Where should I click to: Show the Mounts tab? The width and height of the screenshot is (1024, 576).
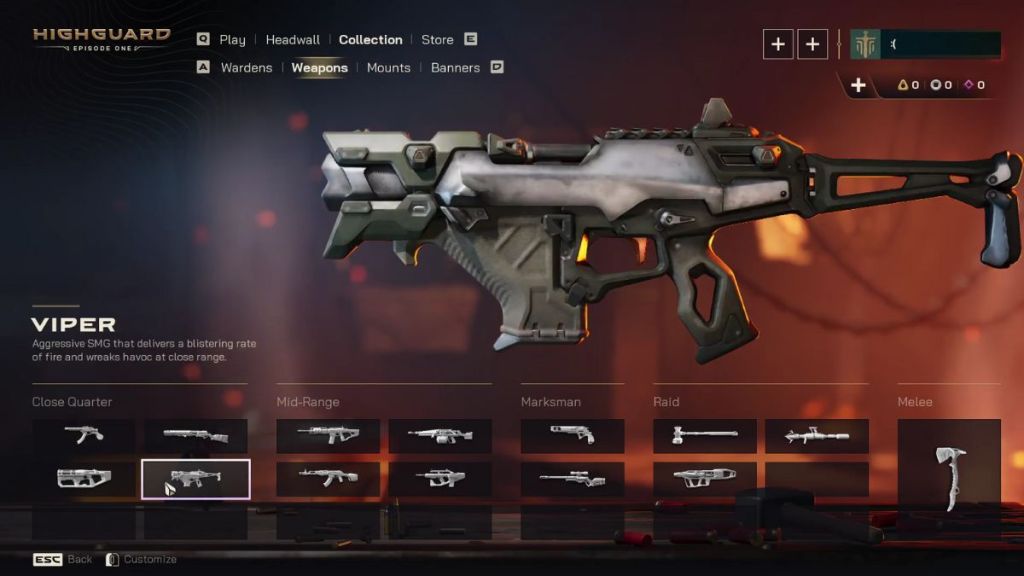(388, 68)
